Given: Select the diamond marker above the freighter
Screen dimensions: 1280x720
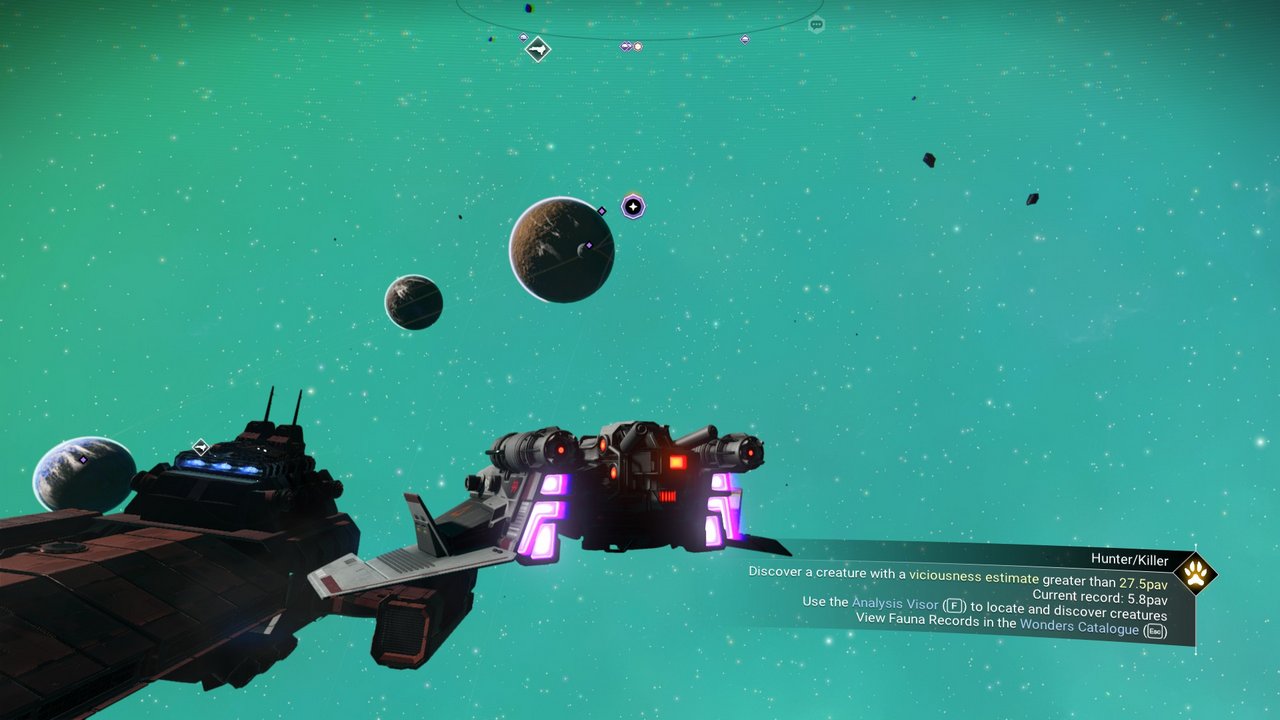Looking at the screenshot, I should pos(201,446).
